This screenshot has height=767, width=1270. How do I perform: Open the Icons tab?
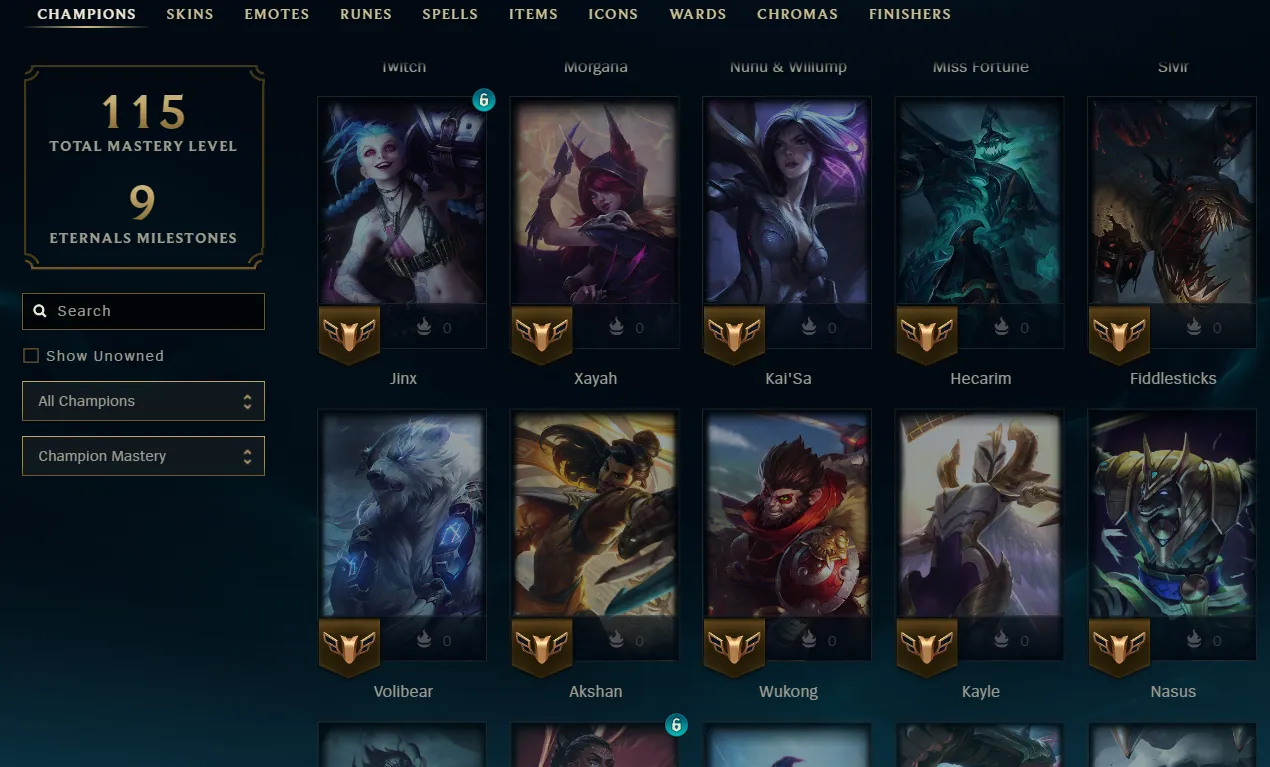613,14
